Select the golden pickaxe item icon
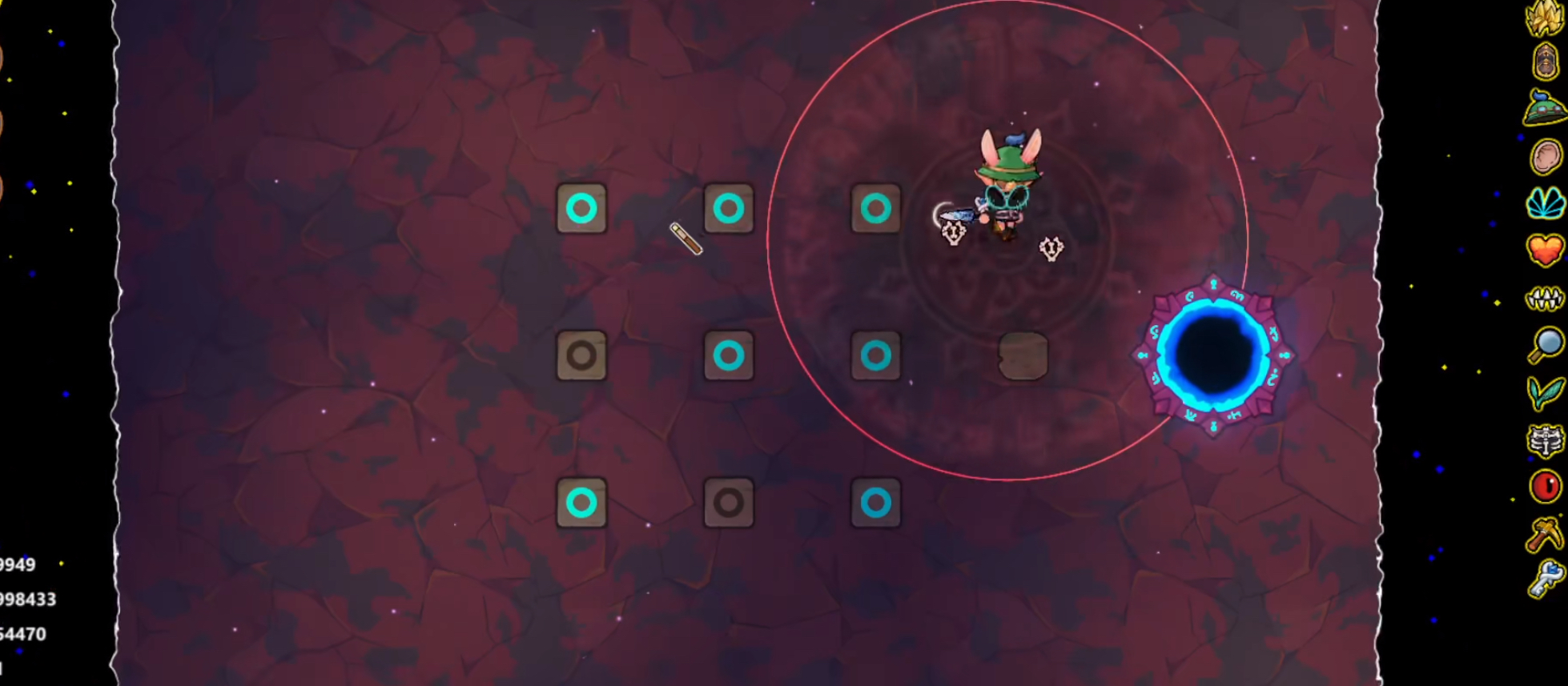 tap(1546, 534)
